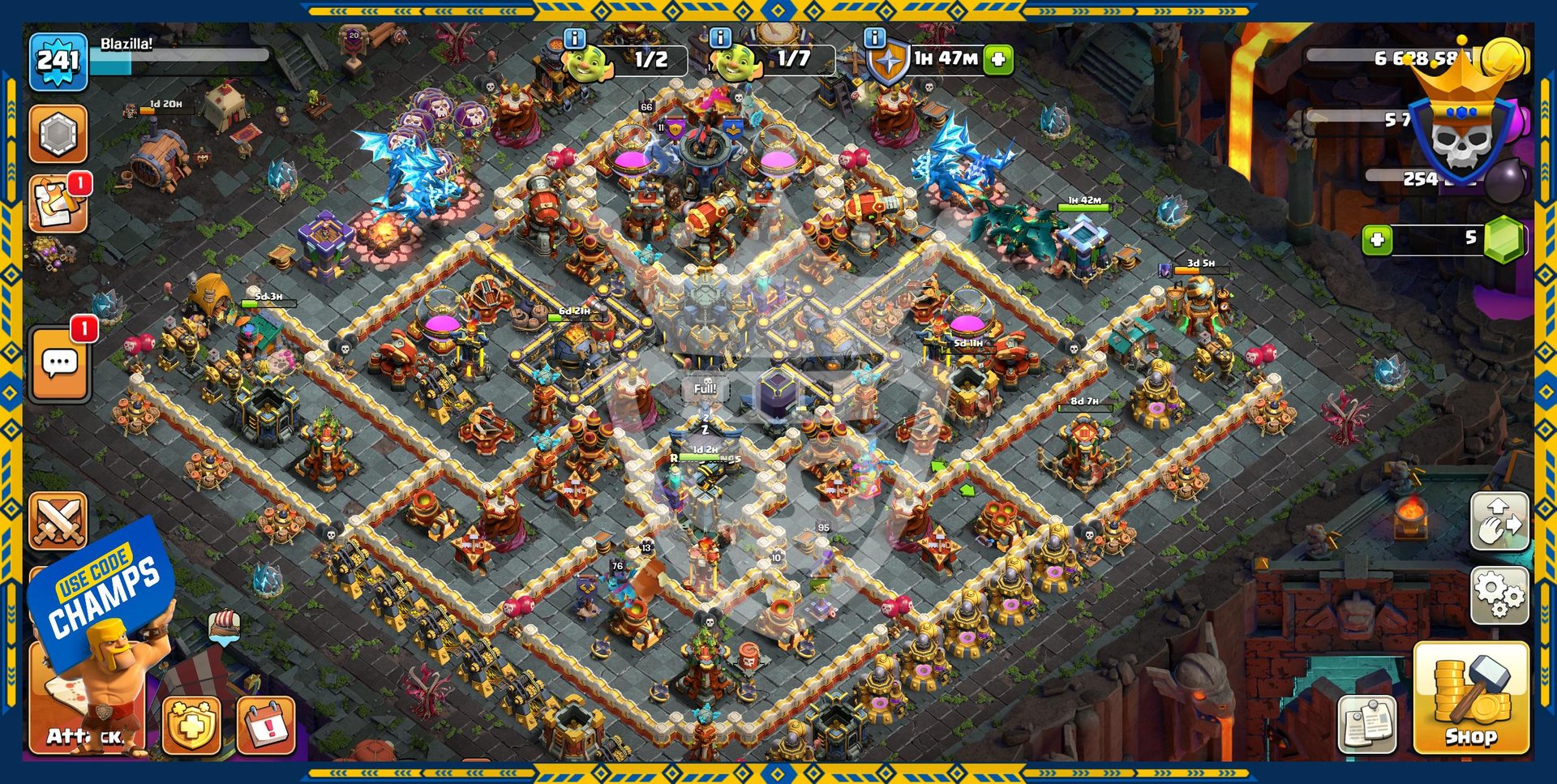Click the green plus next to shield timer
The height and width of the screenshot is (784, 1557).
[x=998, y=59]
